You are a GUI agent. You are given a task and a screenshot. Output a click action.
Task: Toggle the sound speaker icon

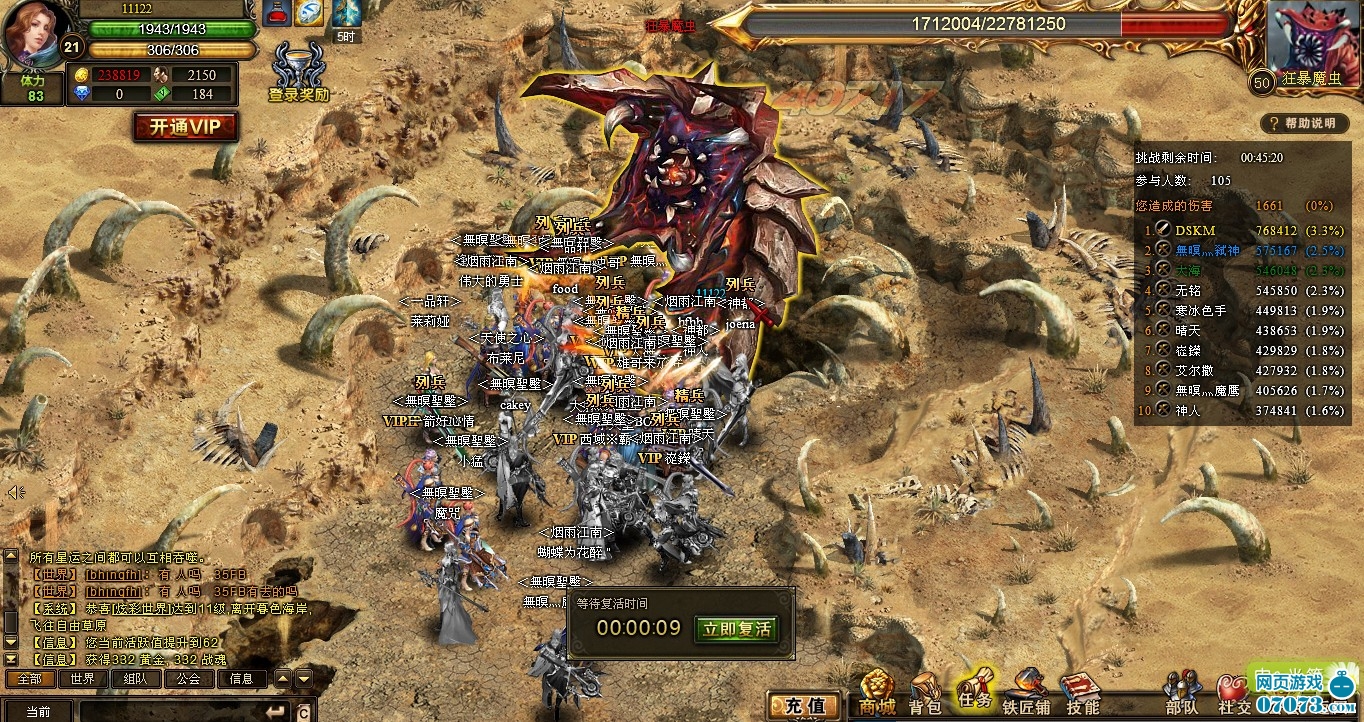(15, 492)
